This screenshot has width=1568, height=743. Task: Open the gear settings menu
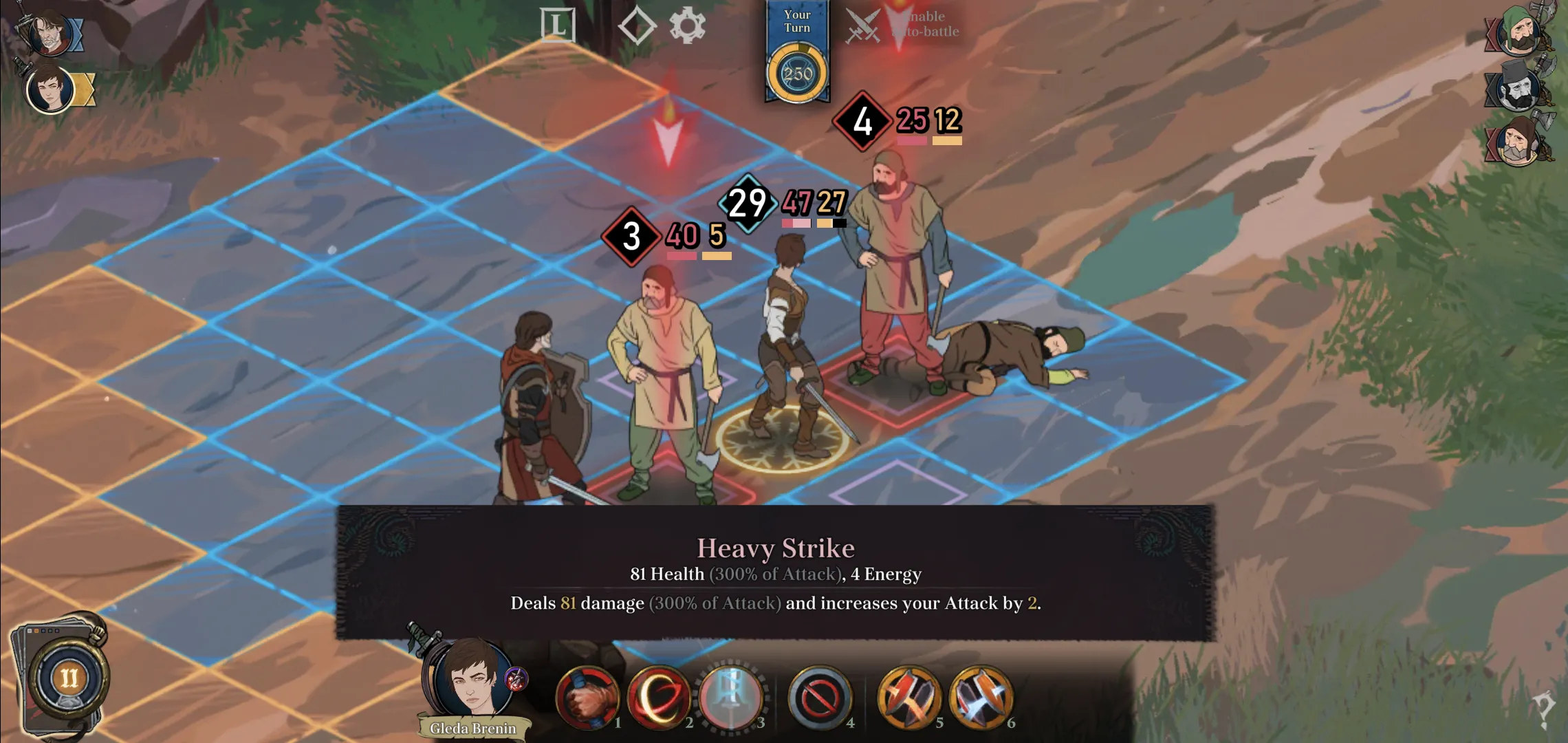[687, 26]
